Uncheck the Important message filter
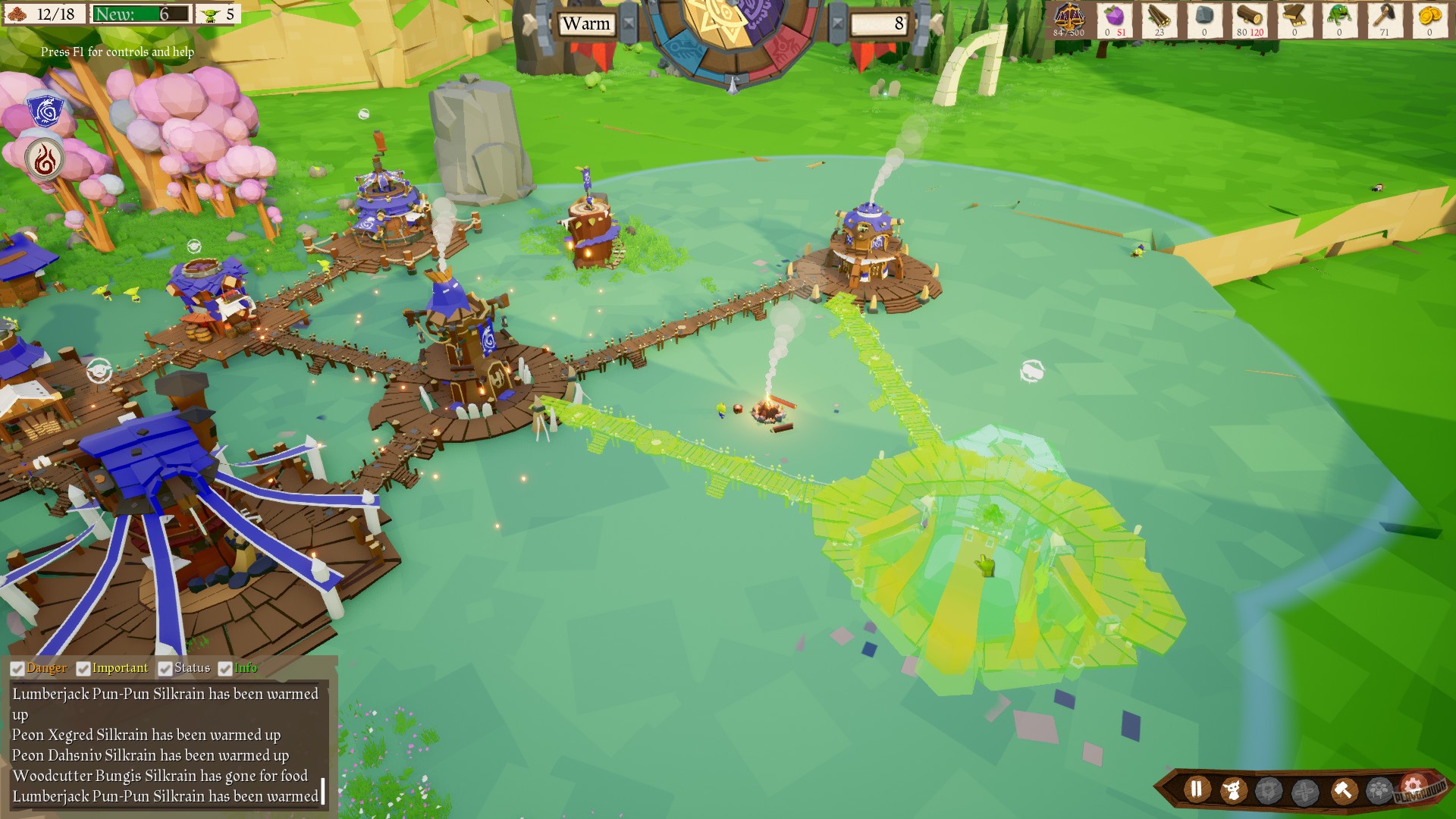Image resolution: width=1456 pixels, height=819 pixels. [82, 668]
